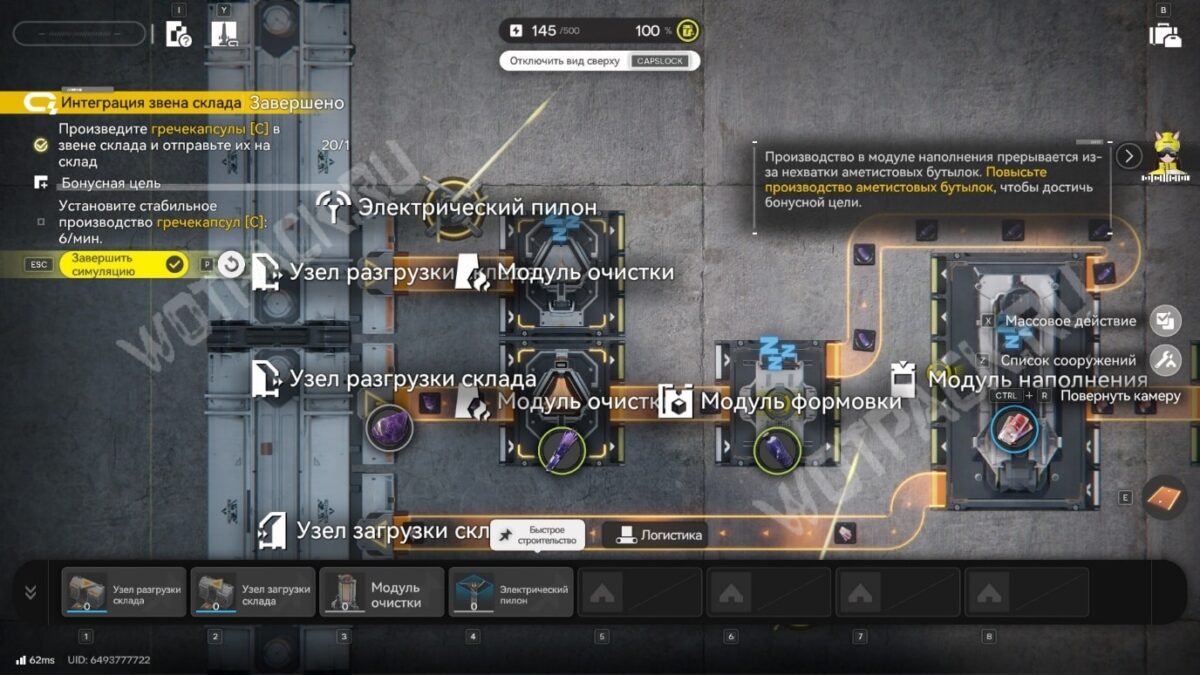The image size is (1200, 675).
Task: Choose the "Модуль очистки" hotbar slot
Action: click(x=382, y=592)
